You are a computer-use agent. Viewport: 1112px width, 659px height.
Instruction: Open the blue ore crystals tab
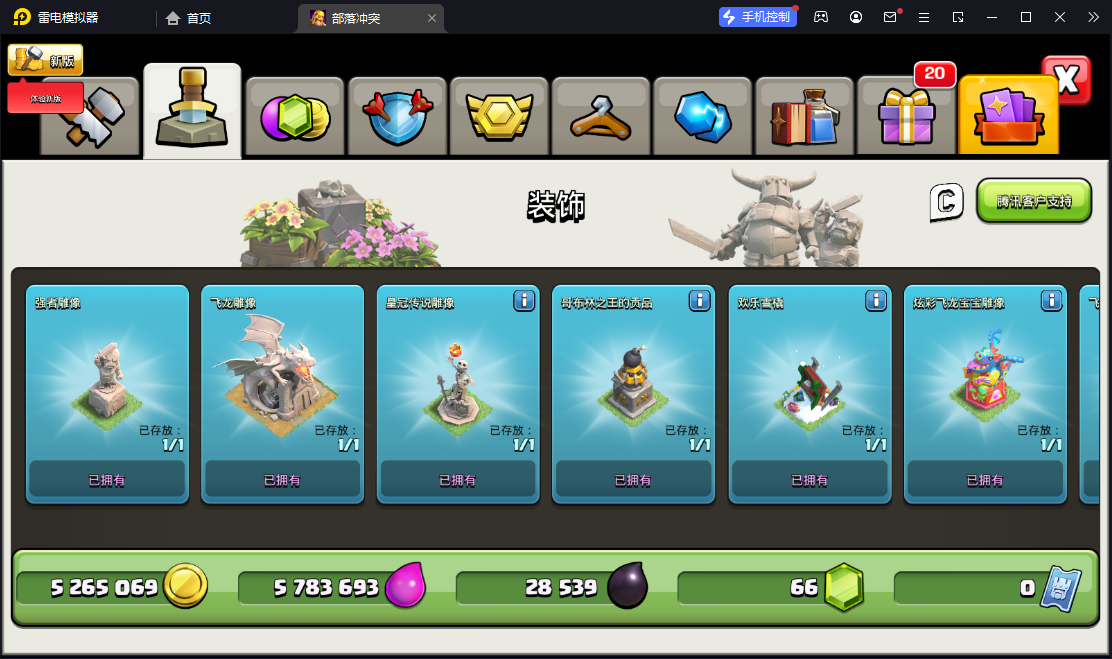[x=703, y=117]
